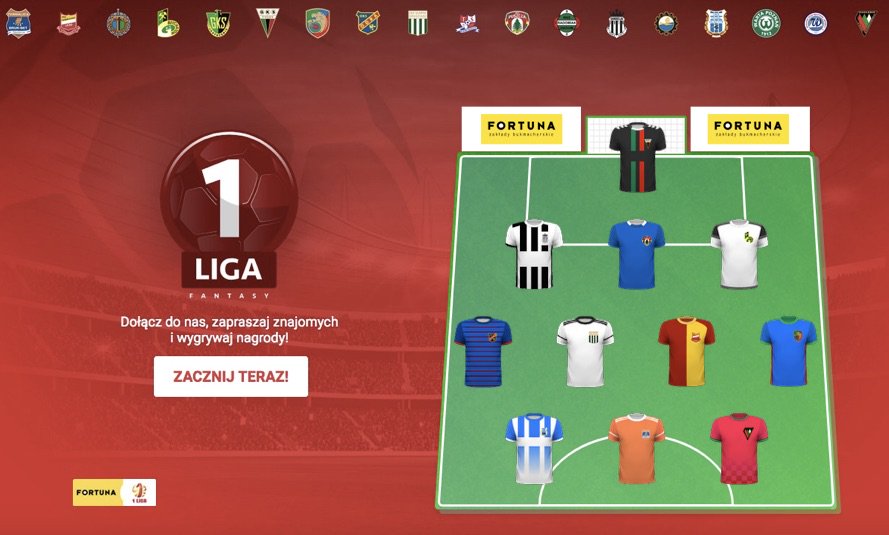Select the Olimpia Grudziądz green-striped crest

click(418, 23)
